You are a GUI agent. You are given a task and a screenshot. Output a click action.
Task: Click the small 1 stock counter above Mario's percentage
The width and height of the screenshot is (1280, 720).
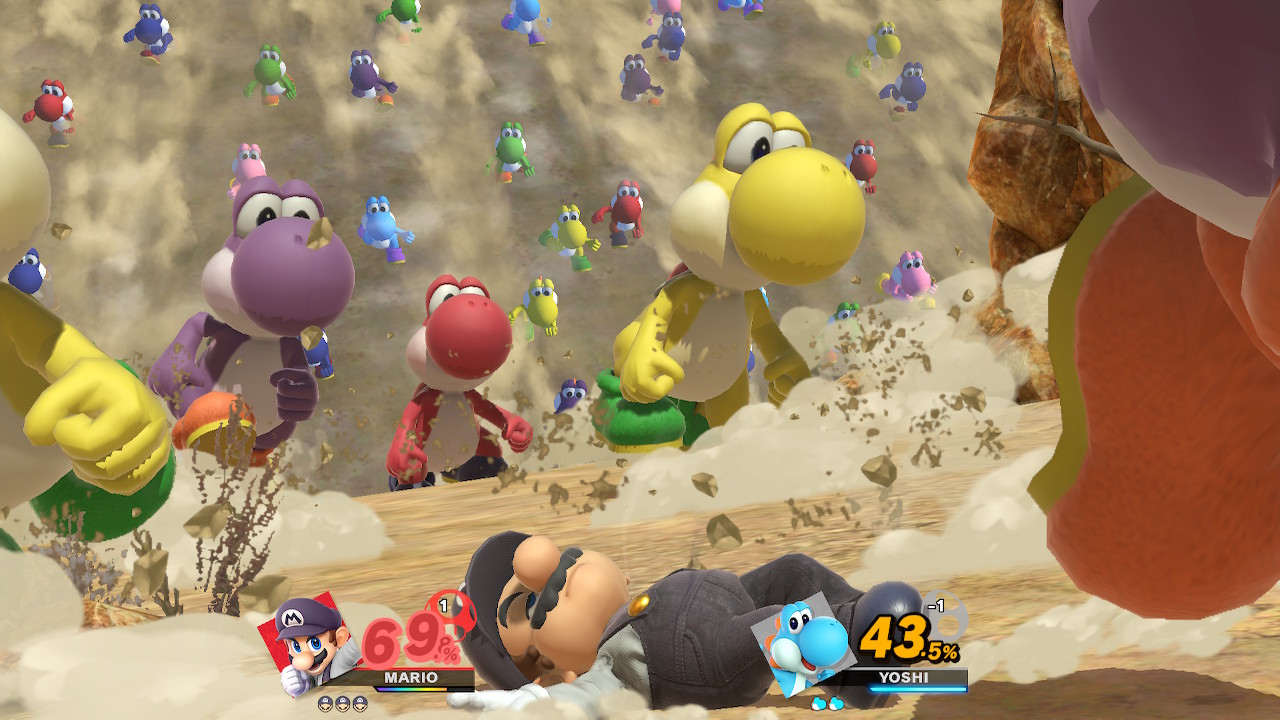coord(443,604)
